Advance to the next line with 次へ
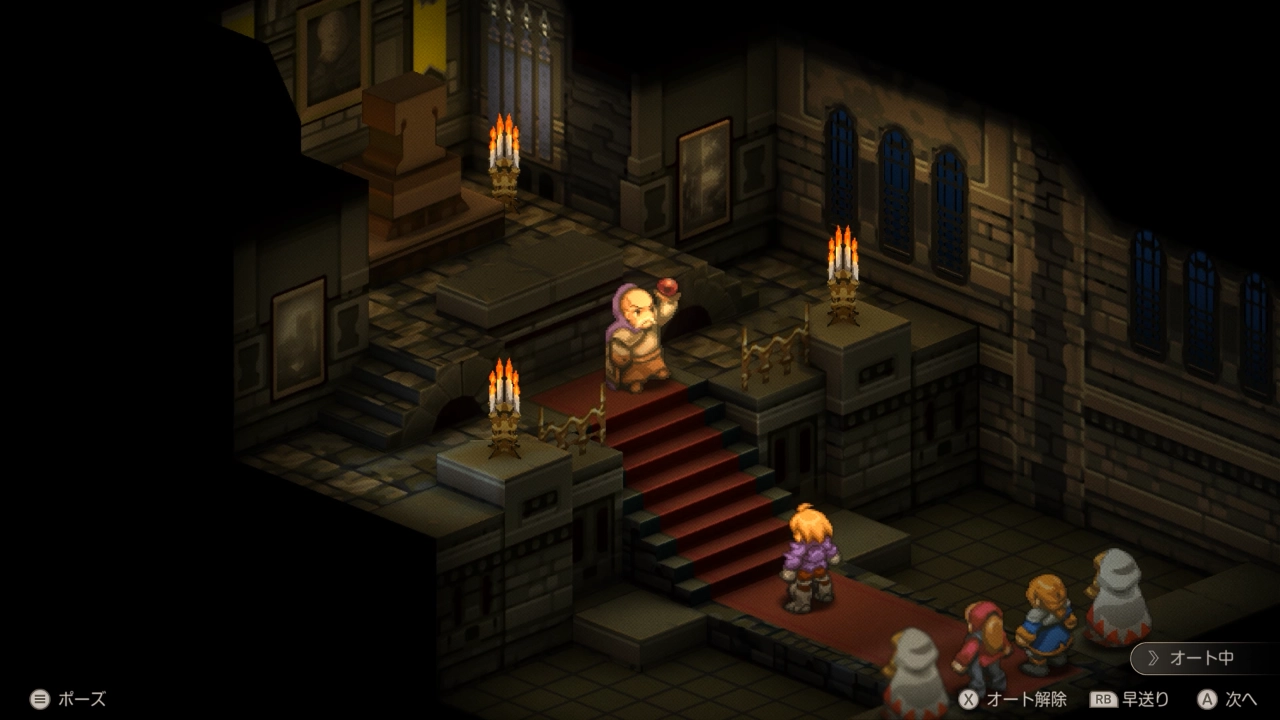 1228,699
